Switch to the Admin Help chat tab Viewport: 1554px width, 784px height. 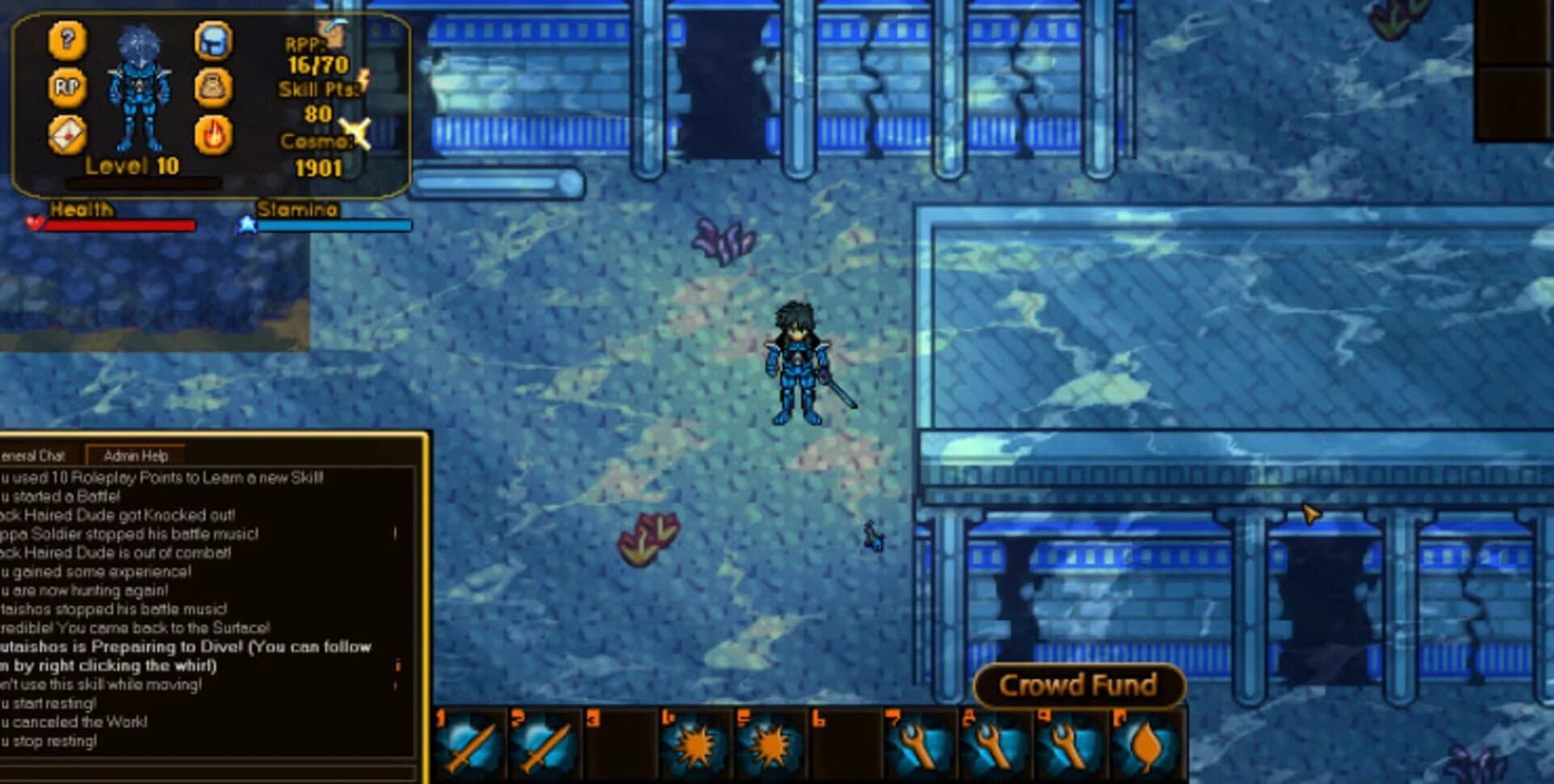point(135,456)
